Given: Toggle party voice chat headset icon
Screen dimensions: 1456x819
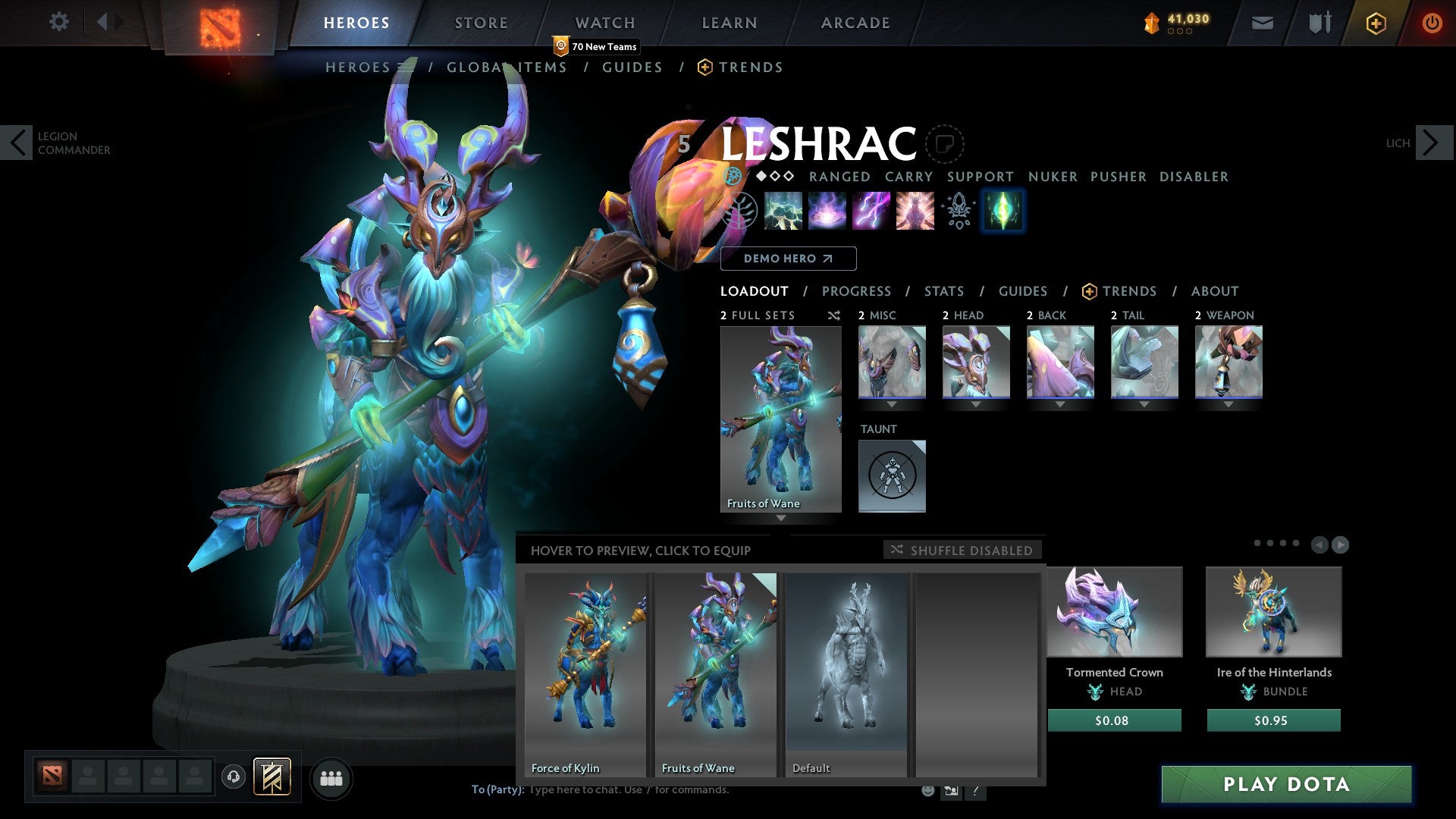Looking at the screenshot, I should click(x=234, y=777).
